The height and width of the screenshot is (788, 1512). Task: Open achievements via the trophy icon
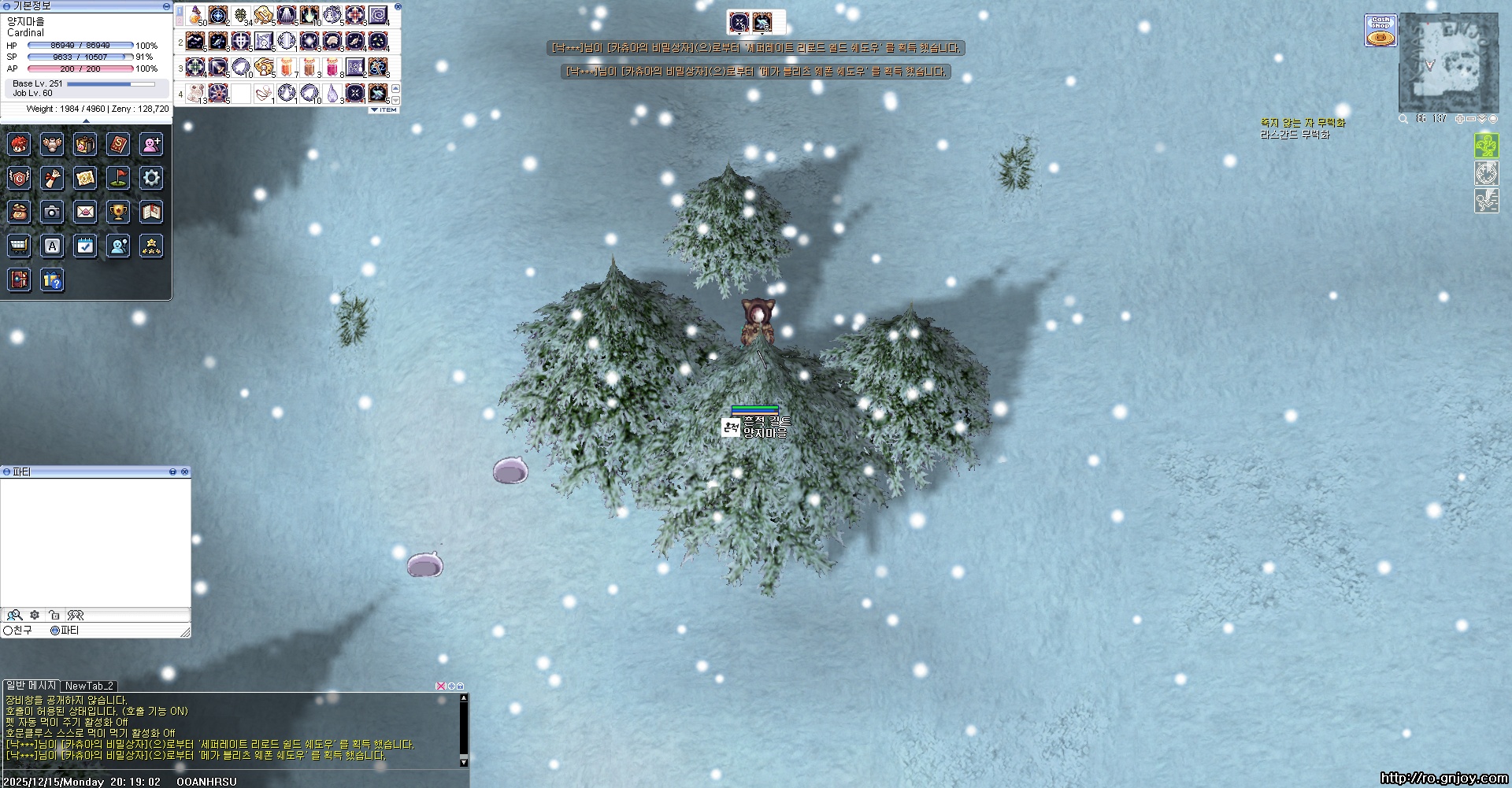point(118,212)
